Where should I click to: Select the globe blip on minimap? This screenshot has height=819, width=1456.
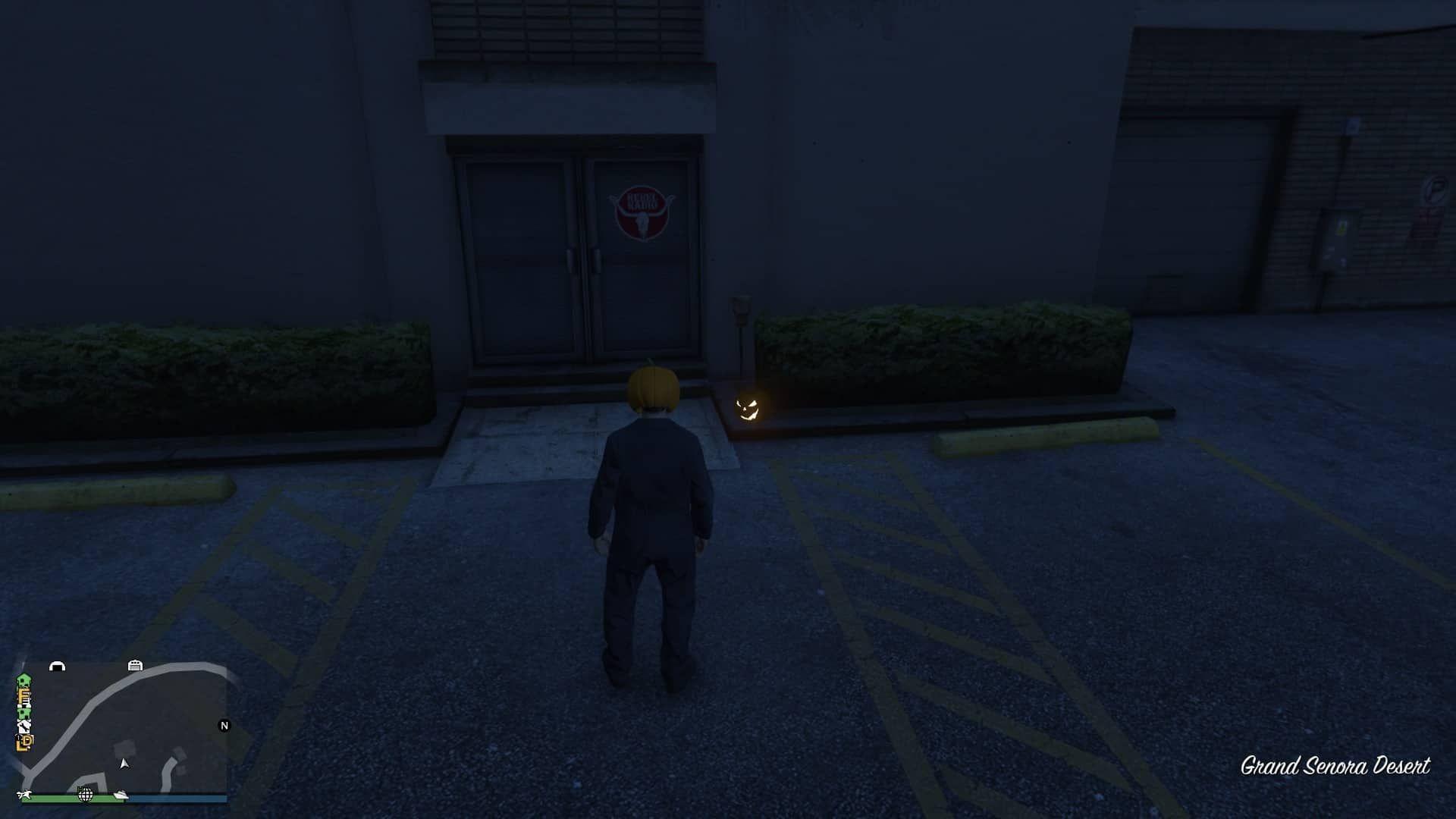85,794
